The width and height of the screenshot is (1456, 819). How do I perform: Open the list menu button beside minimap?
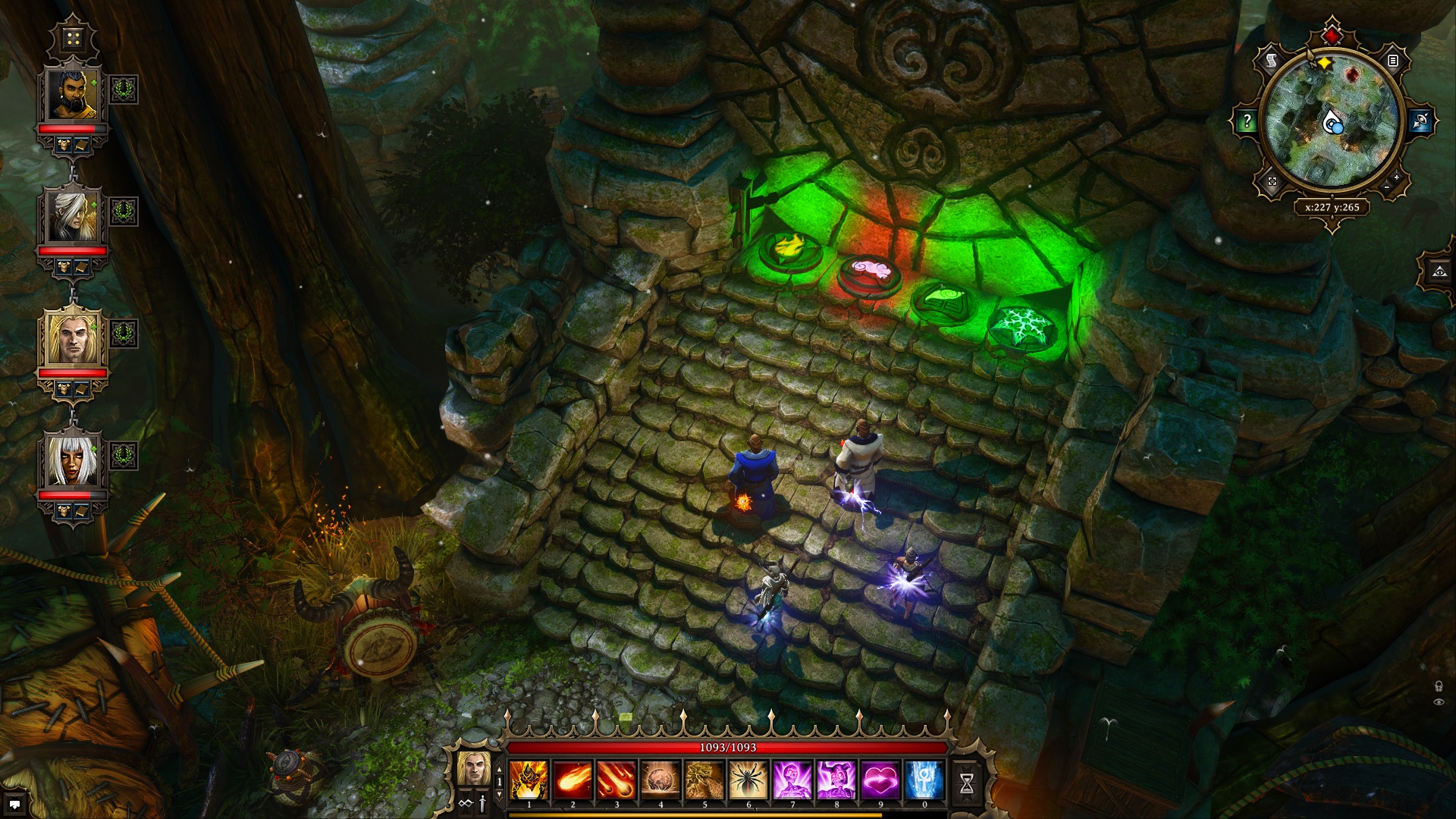pyautogui.click(x=1393, y=60)
